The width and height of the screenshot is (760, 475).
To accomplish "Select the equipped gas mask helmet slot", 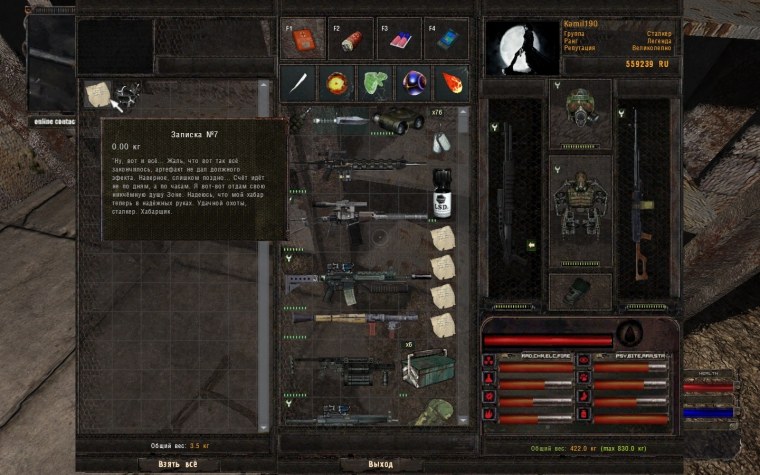I will [x=581, y=109].
